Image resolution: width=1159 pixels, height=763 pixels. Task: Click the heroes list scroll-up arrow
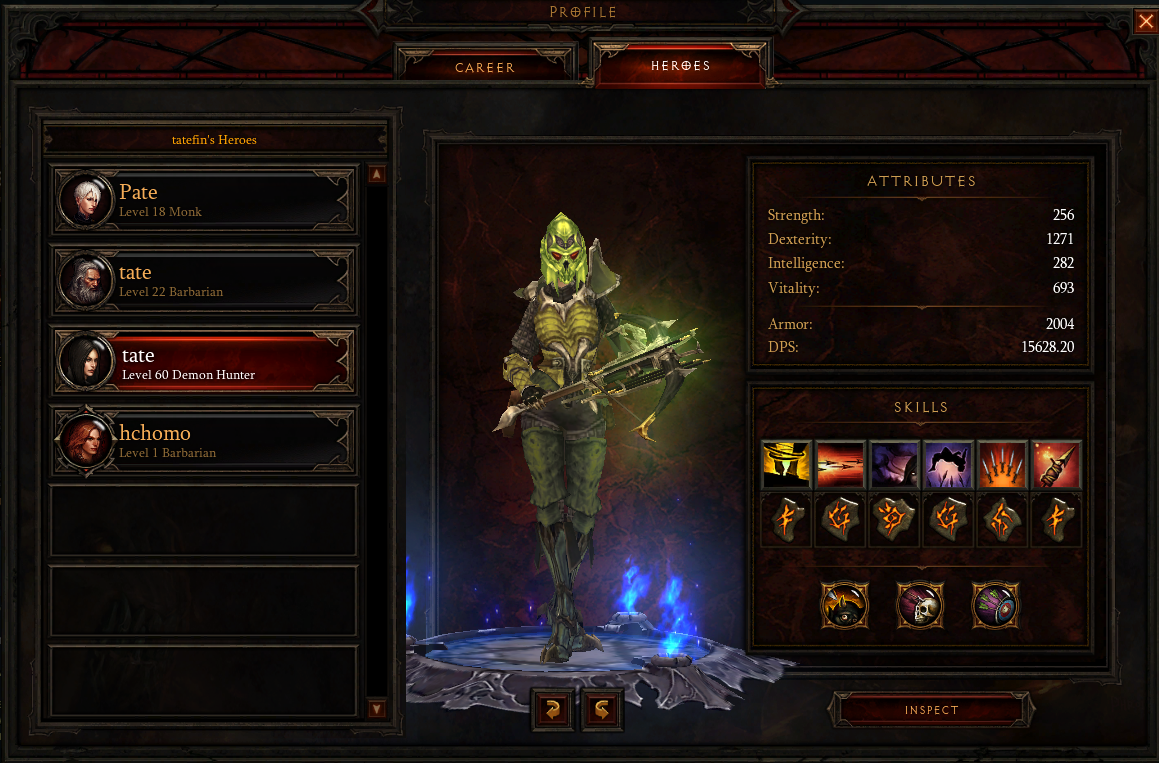(377, 175)
